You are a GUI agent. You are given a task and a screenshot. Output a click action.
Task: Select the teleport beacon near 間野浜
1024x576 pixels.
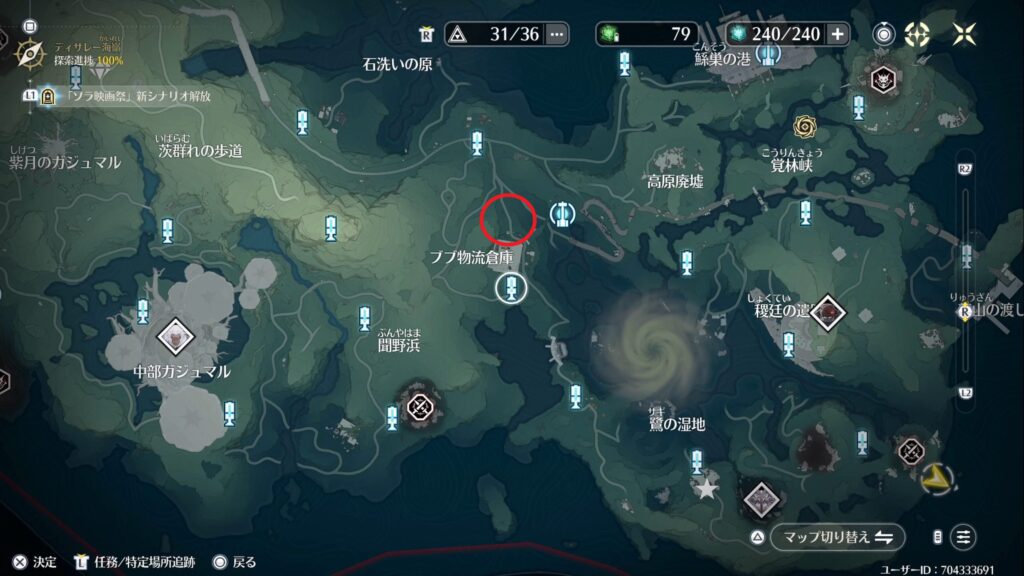[365, 318]
